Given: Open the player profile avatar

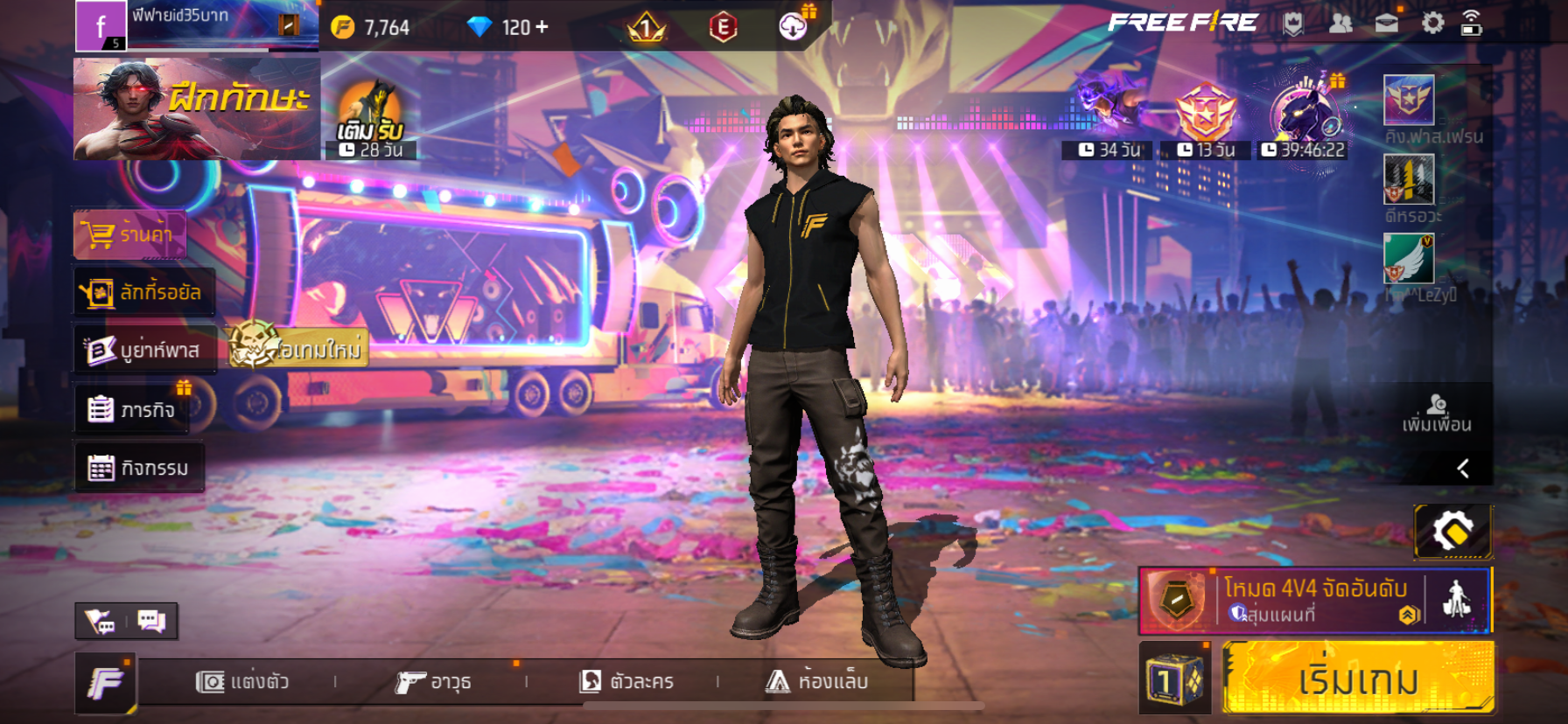Looking at the screenshot, I should pos(101,25).
